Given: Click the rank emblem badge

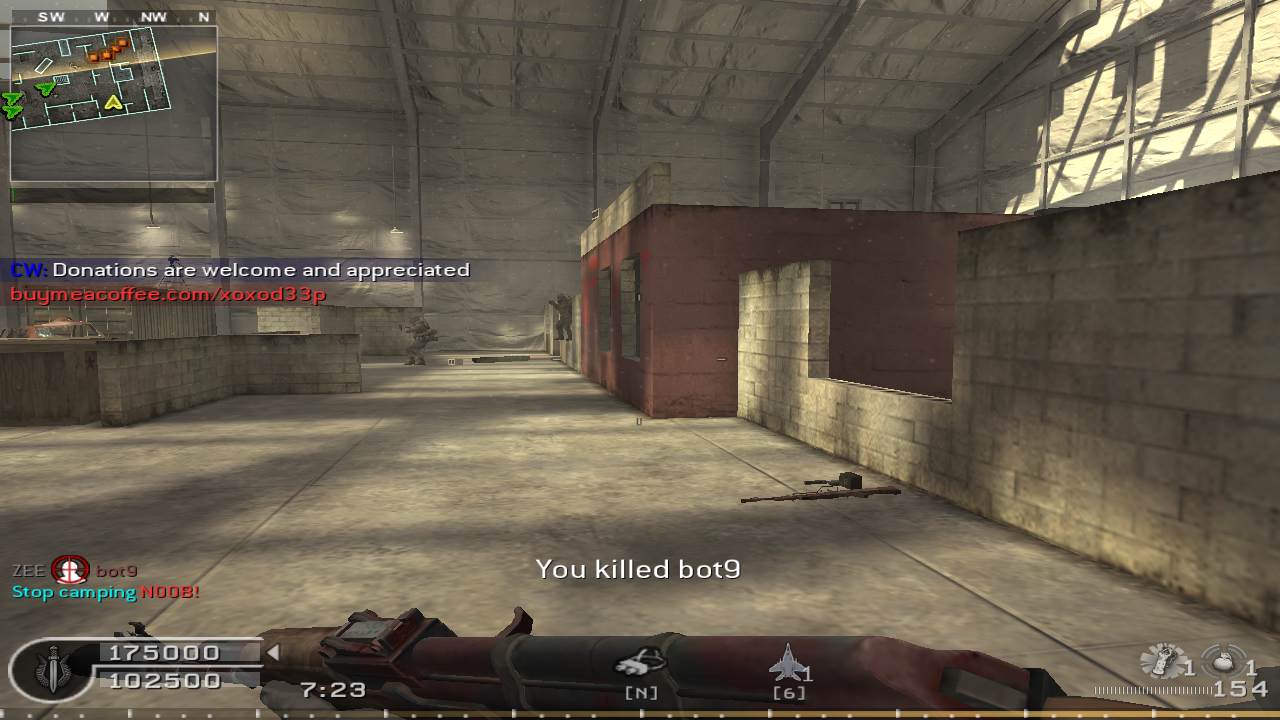Looking at the screenshot, I should (x=53, y=668).
